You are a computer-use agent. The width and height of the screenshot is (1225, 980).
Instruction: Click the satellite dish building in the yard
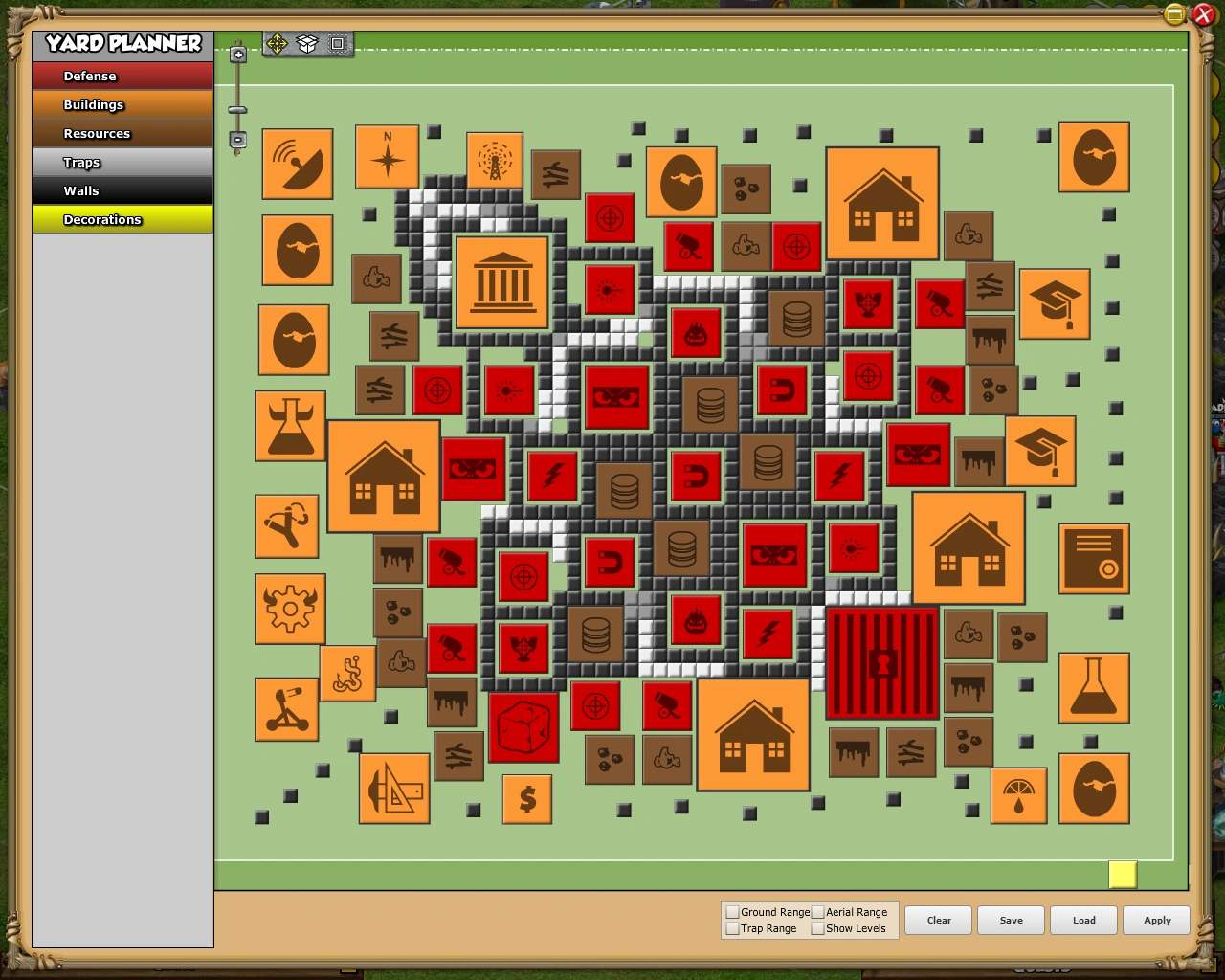pyautogui.click(x=297, y=165)
